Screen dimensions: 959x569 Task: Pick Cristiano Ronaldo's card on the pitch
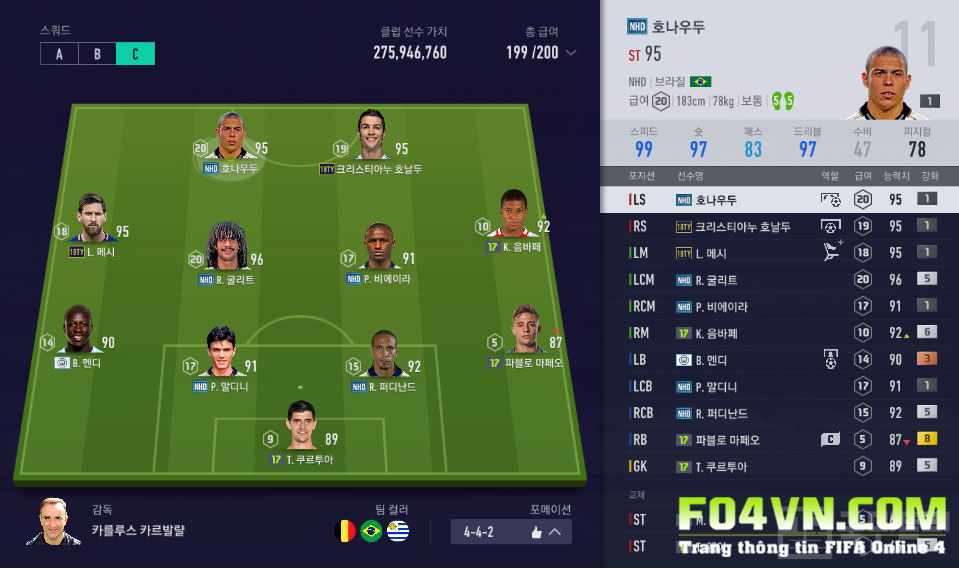371,138
